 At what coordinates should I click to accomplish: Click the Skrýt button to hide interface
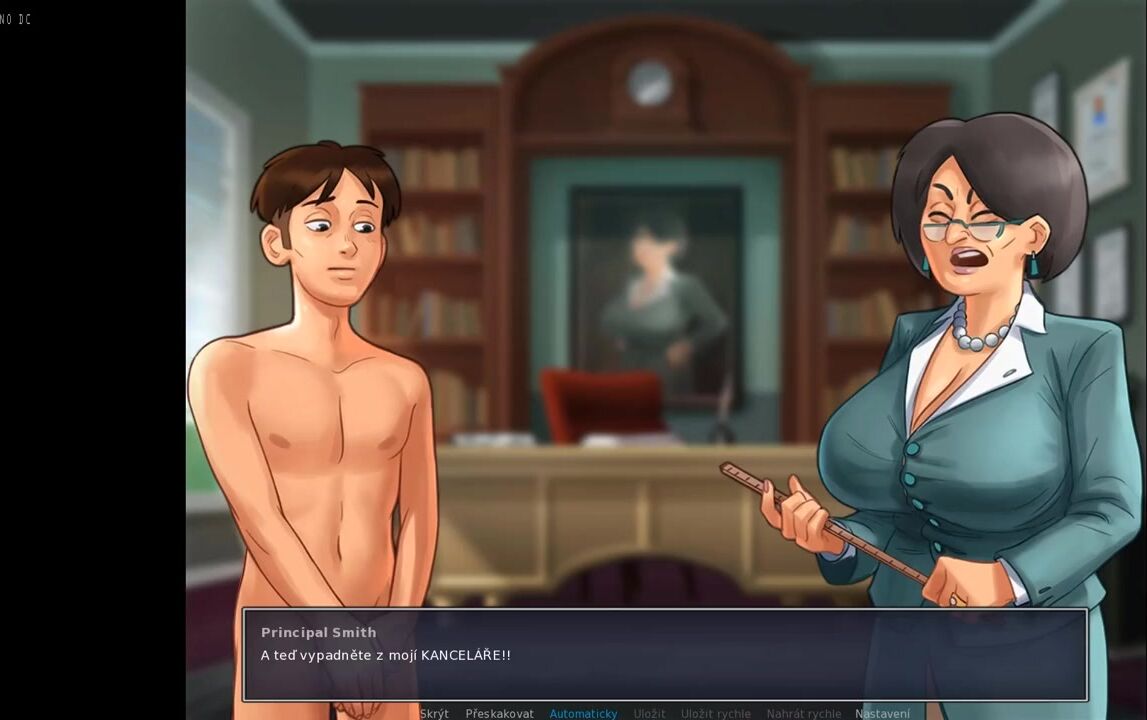(x=434, y=713)
